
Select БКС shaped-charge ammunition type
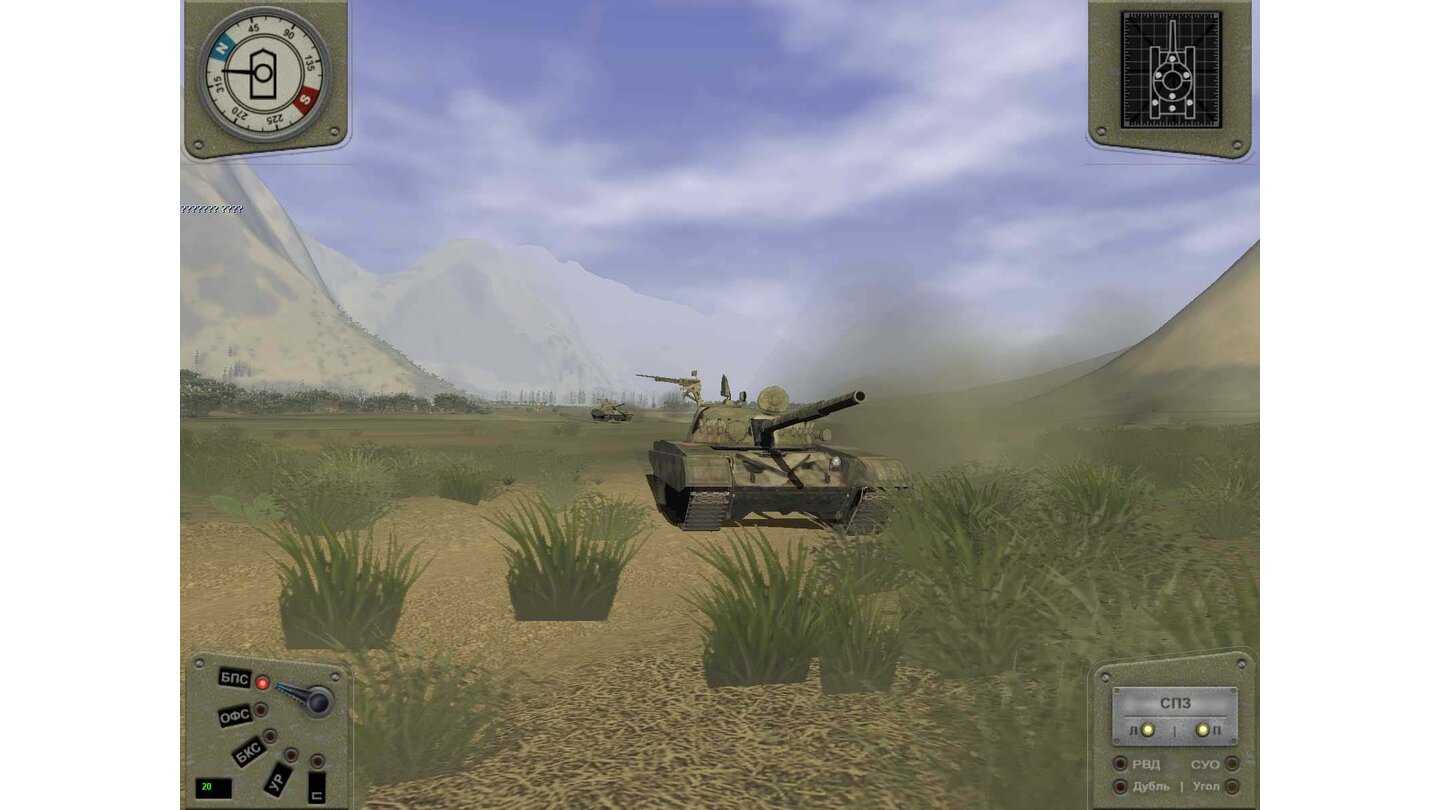[x=249, y=750]
